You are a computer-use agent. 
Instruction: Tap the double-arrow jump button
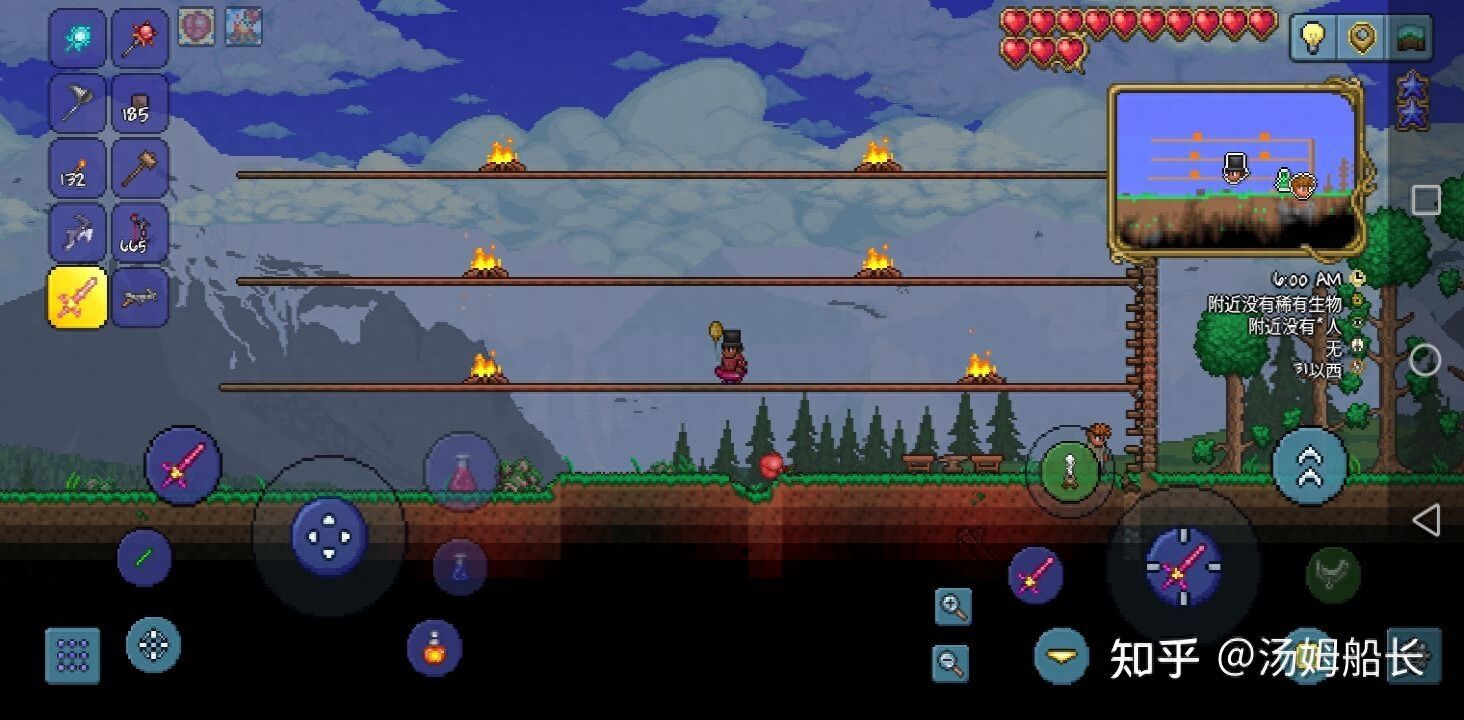point(1309,466)
